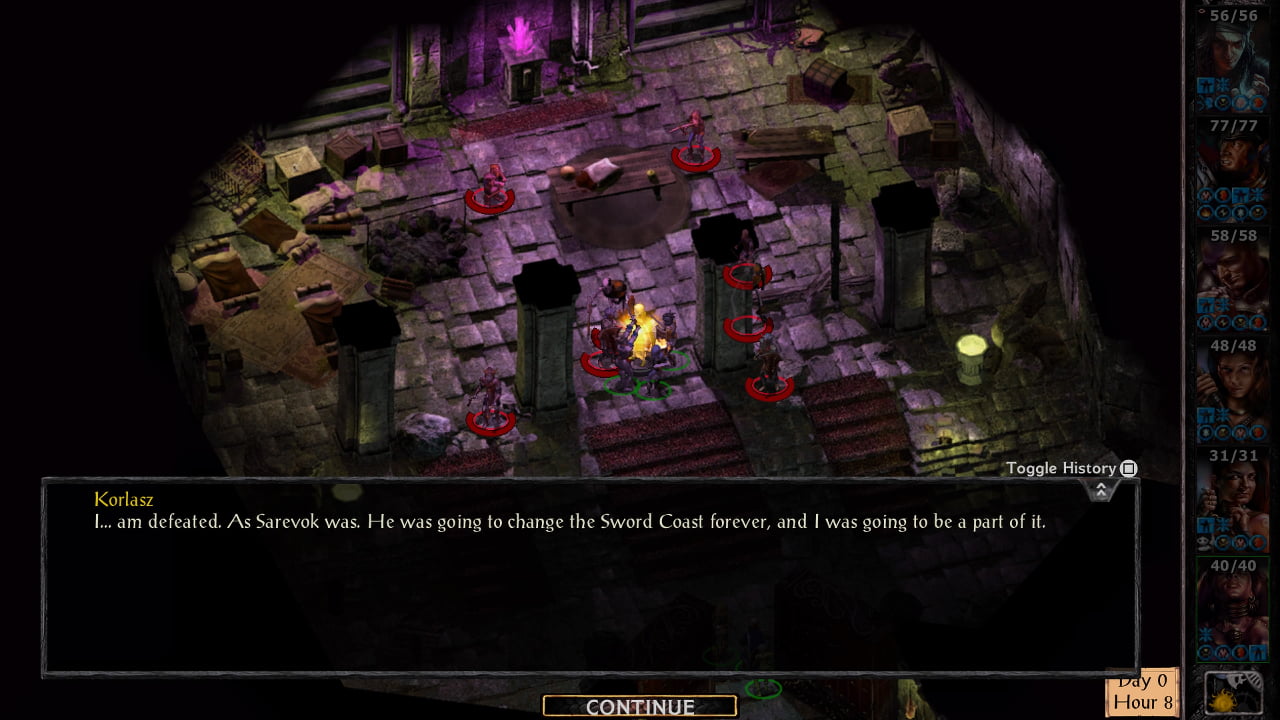The height and width of the screenshot is (720, 1280).
Task: Expand the dialogue box with the double-arrow handle
Action: 1100,490
